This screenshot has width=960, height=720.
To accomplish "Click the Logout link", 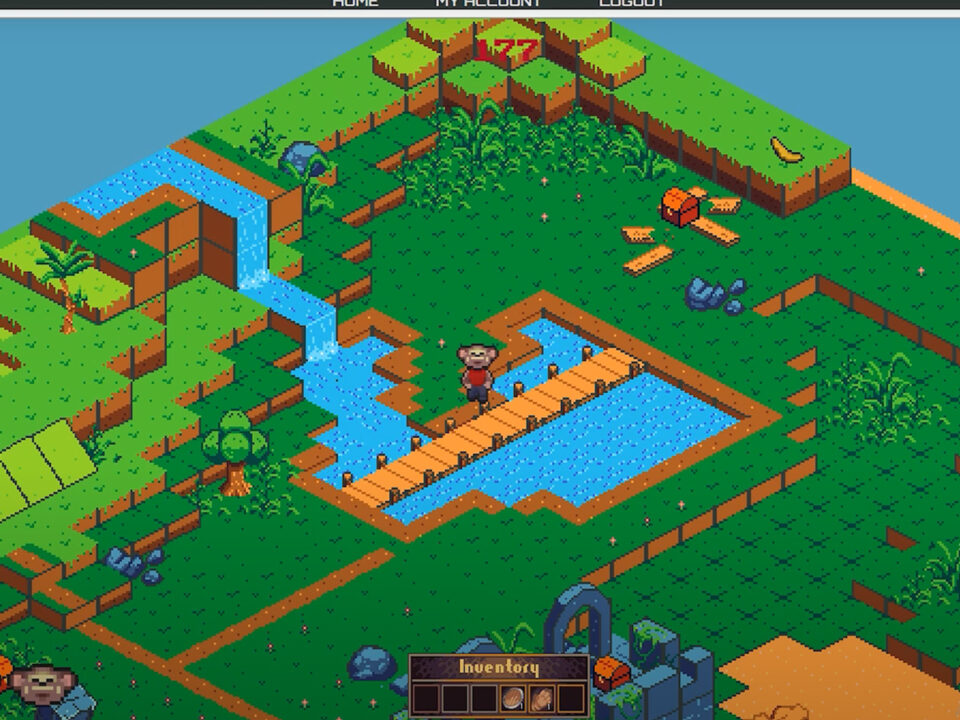I will point(632,3).
